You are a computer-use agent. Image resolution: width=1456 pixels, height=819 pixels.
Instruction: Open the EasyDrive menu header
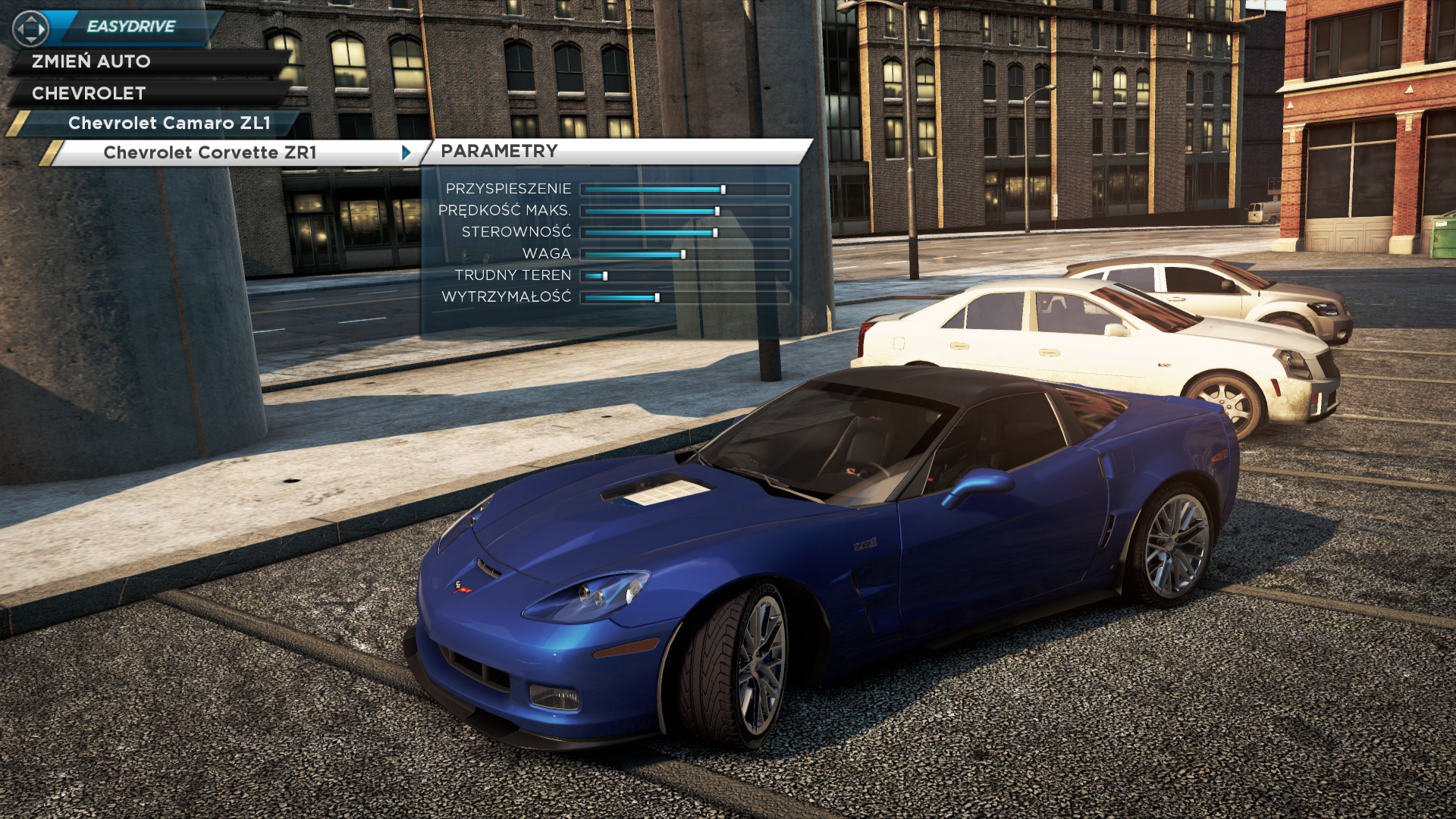tap(130, 27)
